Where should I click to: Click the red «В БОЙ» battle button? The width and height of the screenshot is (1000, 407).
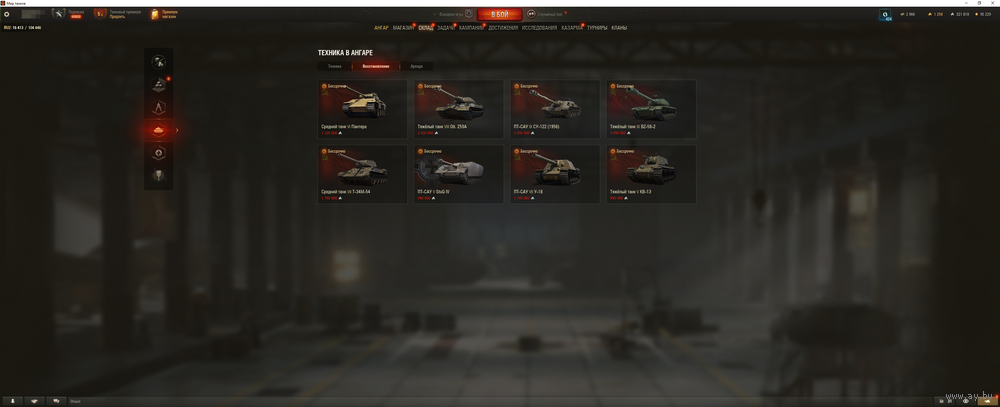coord(499,14)
